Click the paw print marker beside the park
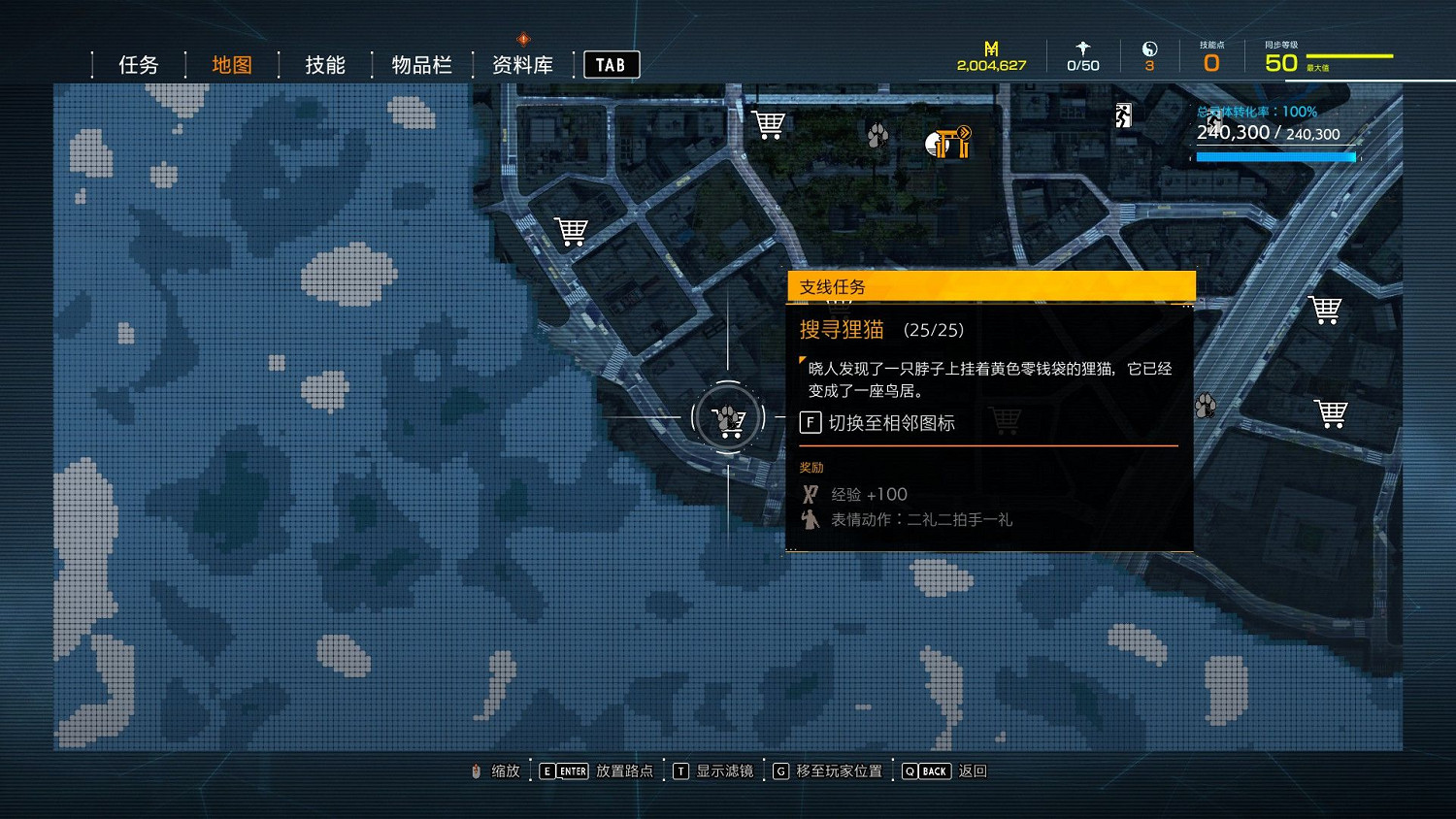 point(877,137)
